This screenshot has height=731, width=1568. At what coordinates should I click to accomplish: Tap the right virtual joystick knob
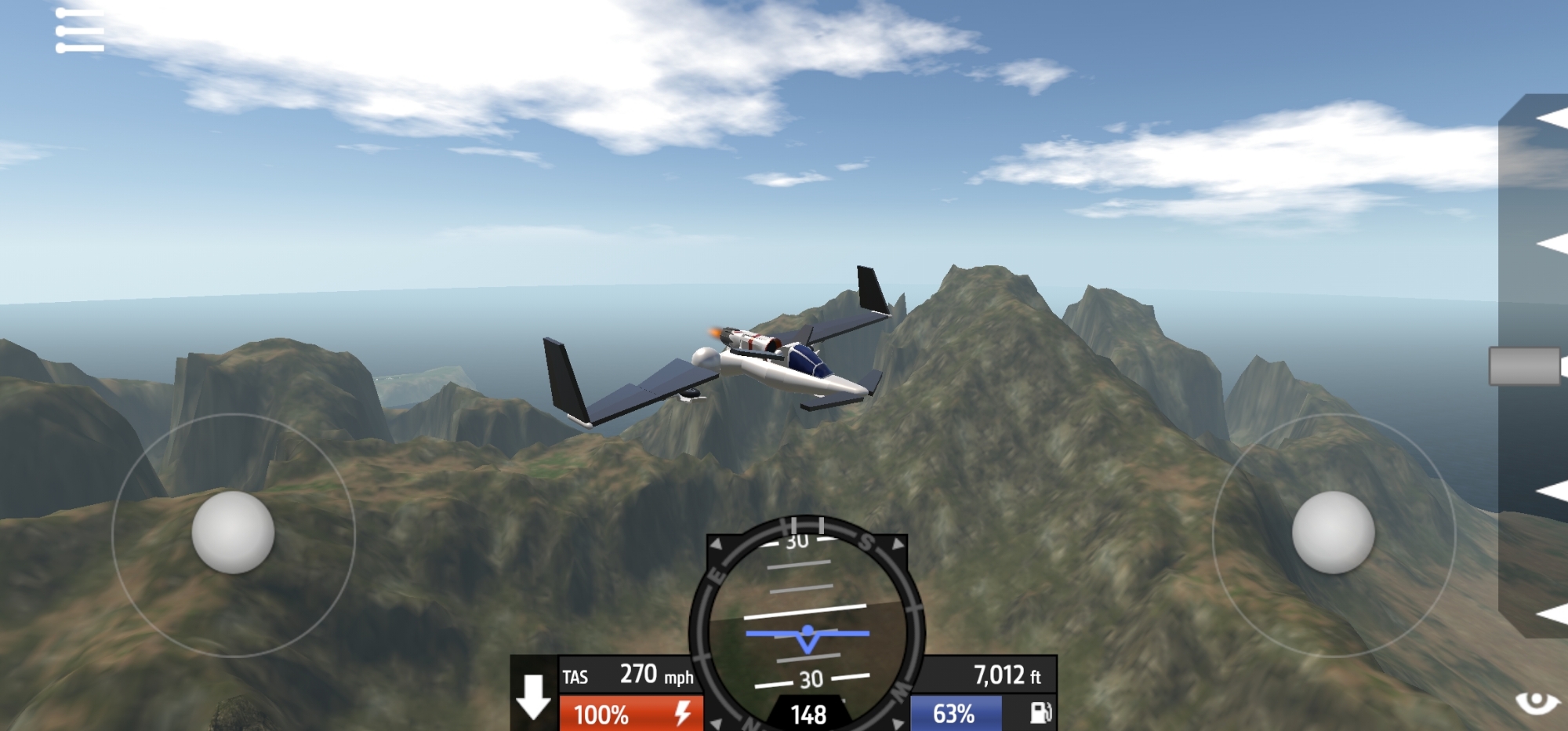click(x=1333, y=533)
